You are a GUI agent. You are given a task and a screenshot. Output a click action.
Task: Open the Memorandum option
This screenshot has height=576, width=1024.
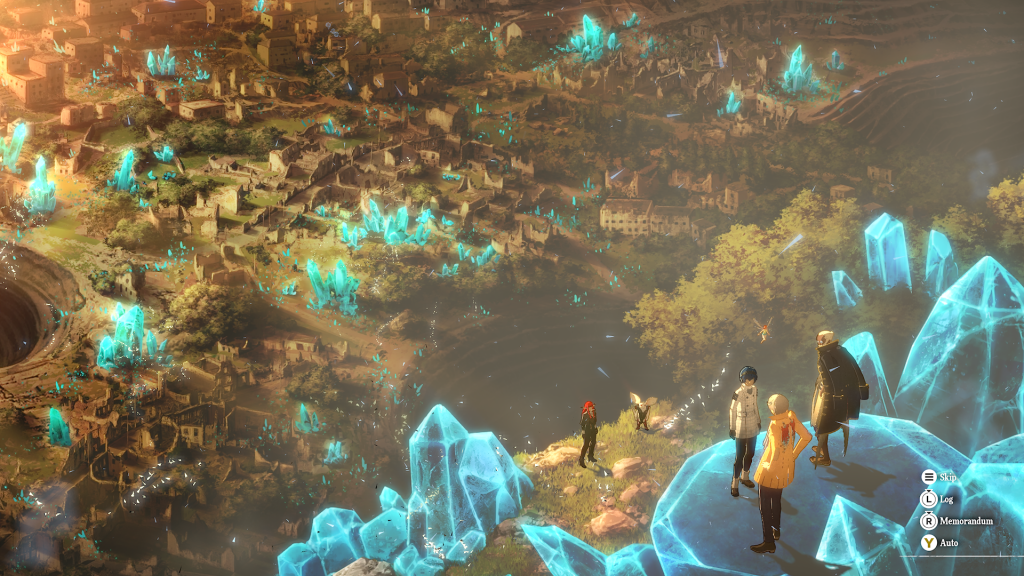pyautogui.click(x=956, y=521)
